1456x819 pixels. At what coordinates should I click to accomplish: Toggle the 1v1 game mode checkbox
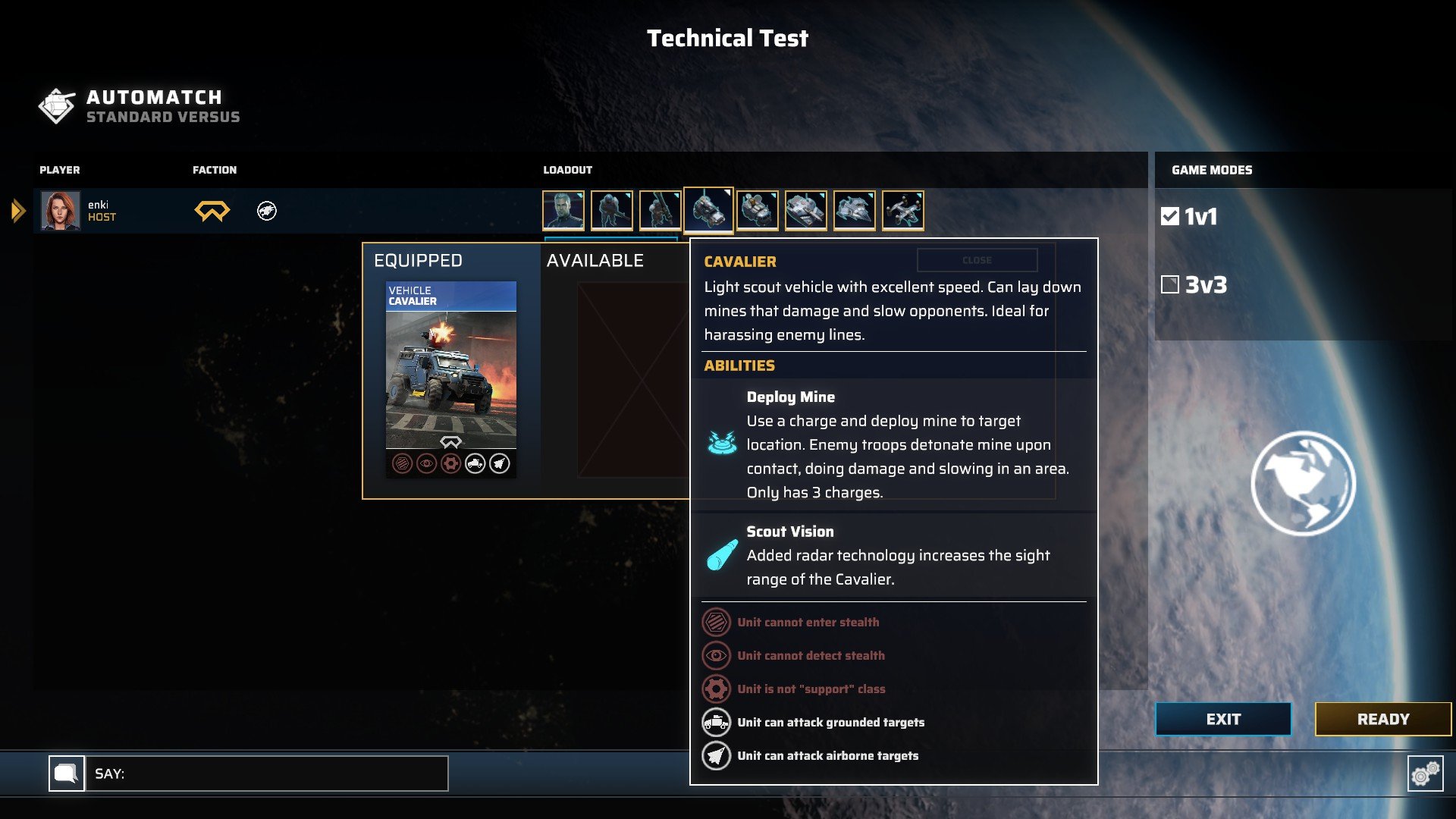(1170, 217)
